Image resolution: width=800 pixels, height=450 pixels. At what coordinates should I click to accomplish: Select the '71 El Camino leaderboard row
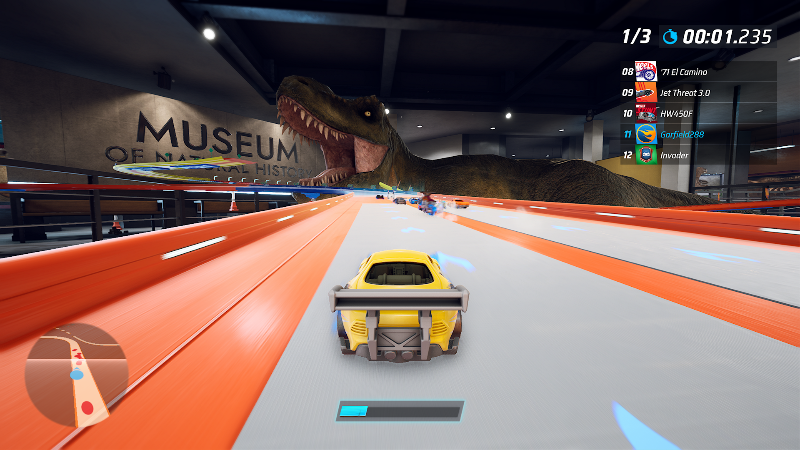pos(698,72)
